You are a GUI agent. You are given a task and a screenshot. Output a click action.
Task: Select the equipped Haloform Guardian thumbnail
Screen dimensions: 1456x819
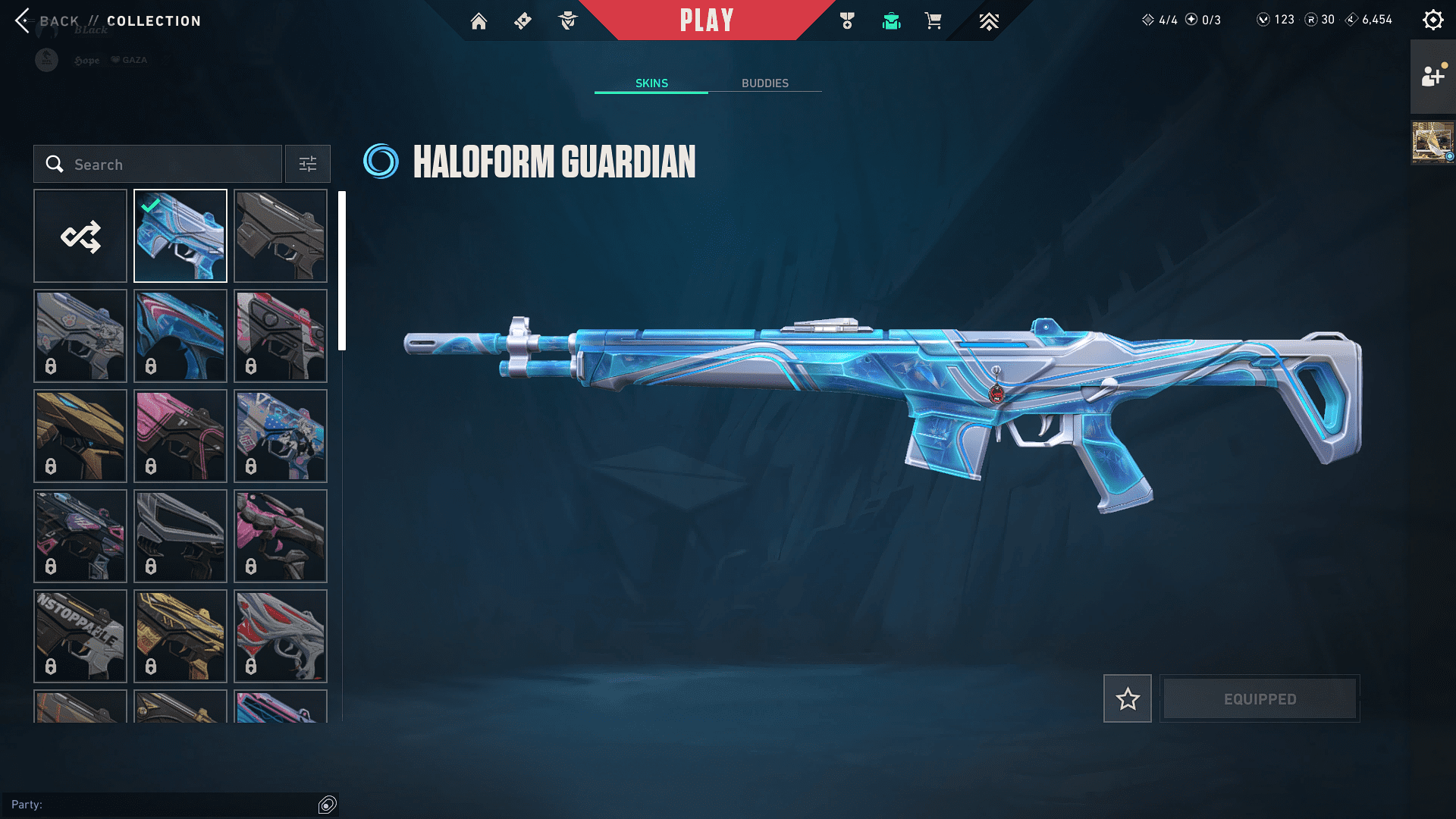tap(180, 236)
